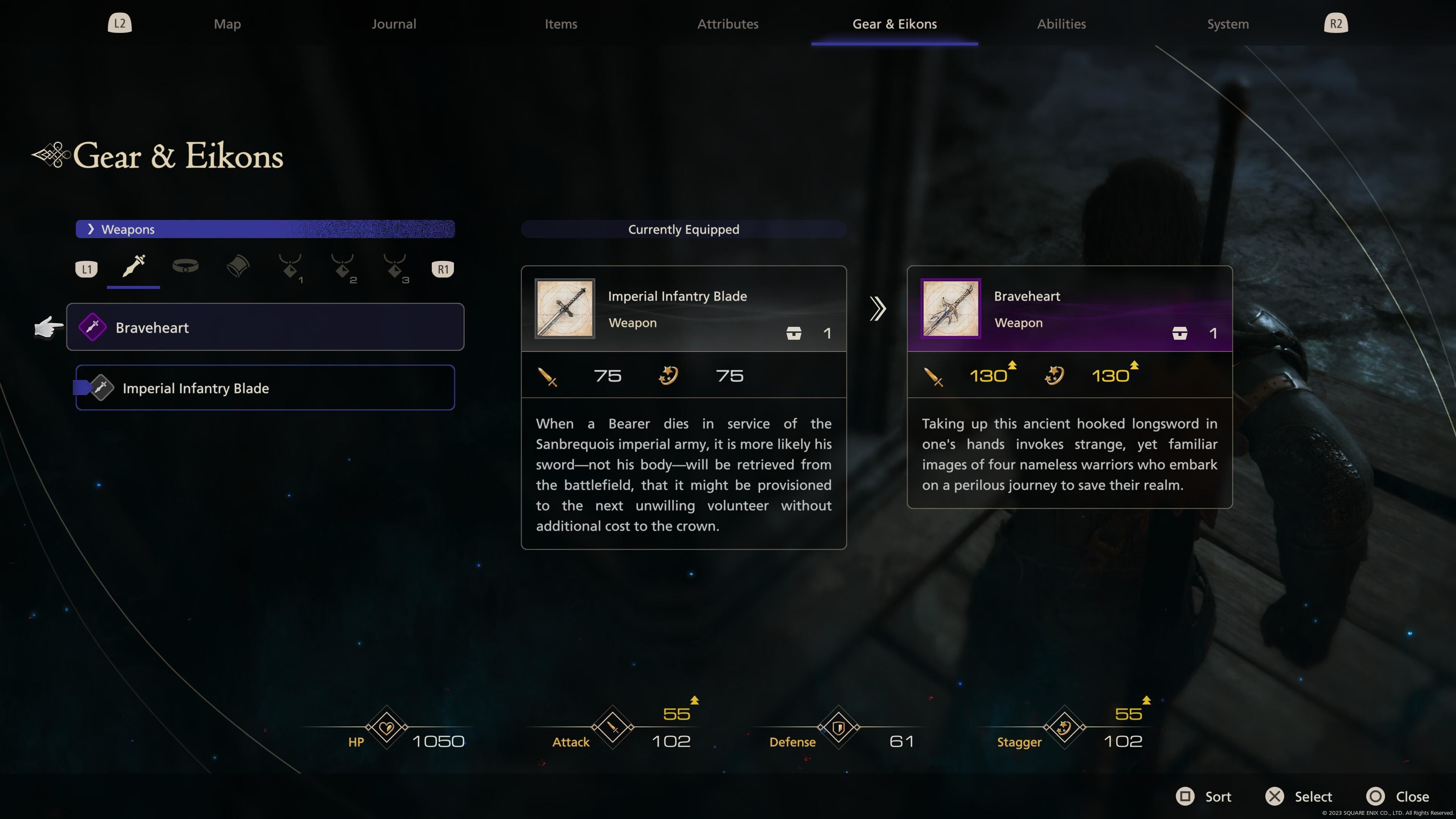Switch to the Abilities tab

tap(1061, 24)
